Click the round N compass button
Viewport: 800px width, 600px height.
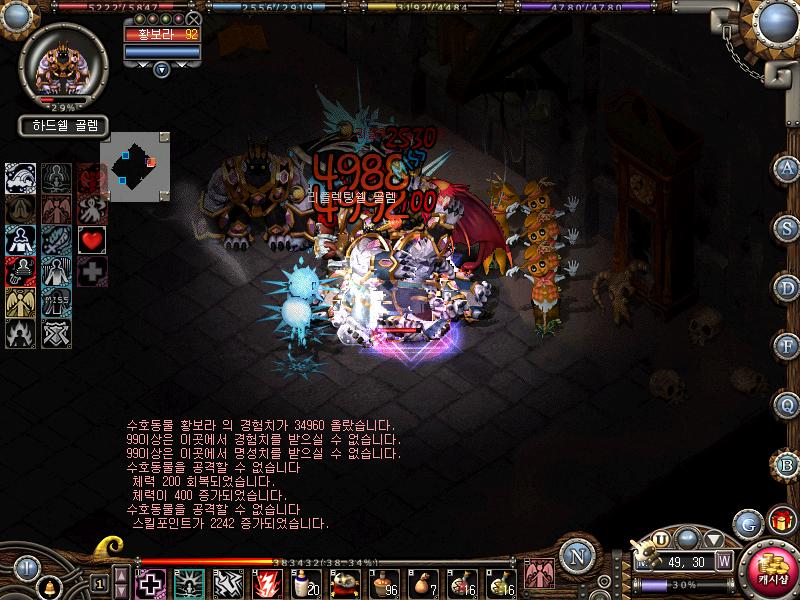point(576,557)
